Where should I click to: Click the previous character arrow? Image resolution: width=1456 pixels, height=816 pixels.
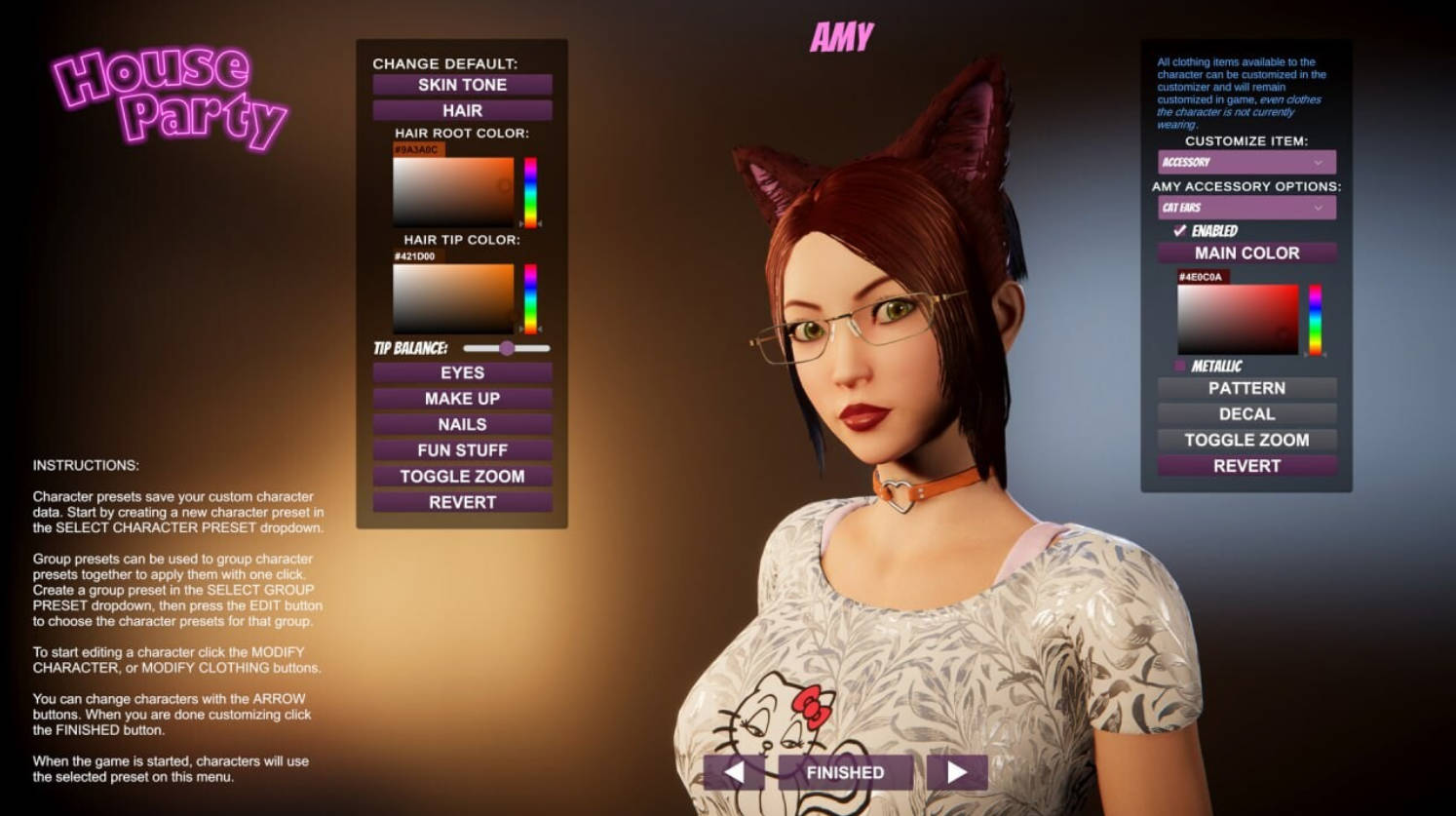[734, 771]
